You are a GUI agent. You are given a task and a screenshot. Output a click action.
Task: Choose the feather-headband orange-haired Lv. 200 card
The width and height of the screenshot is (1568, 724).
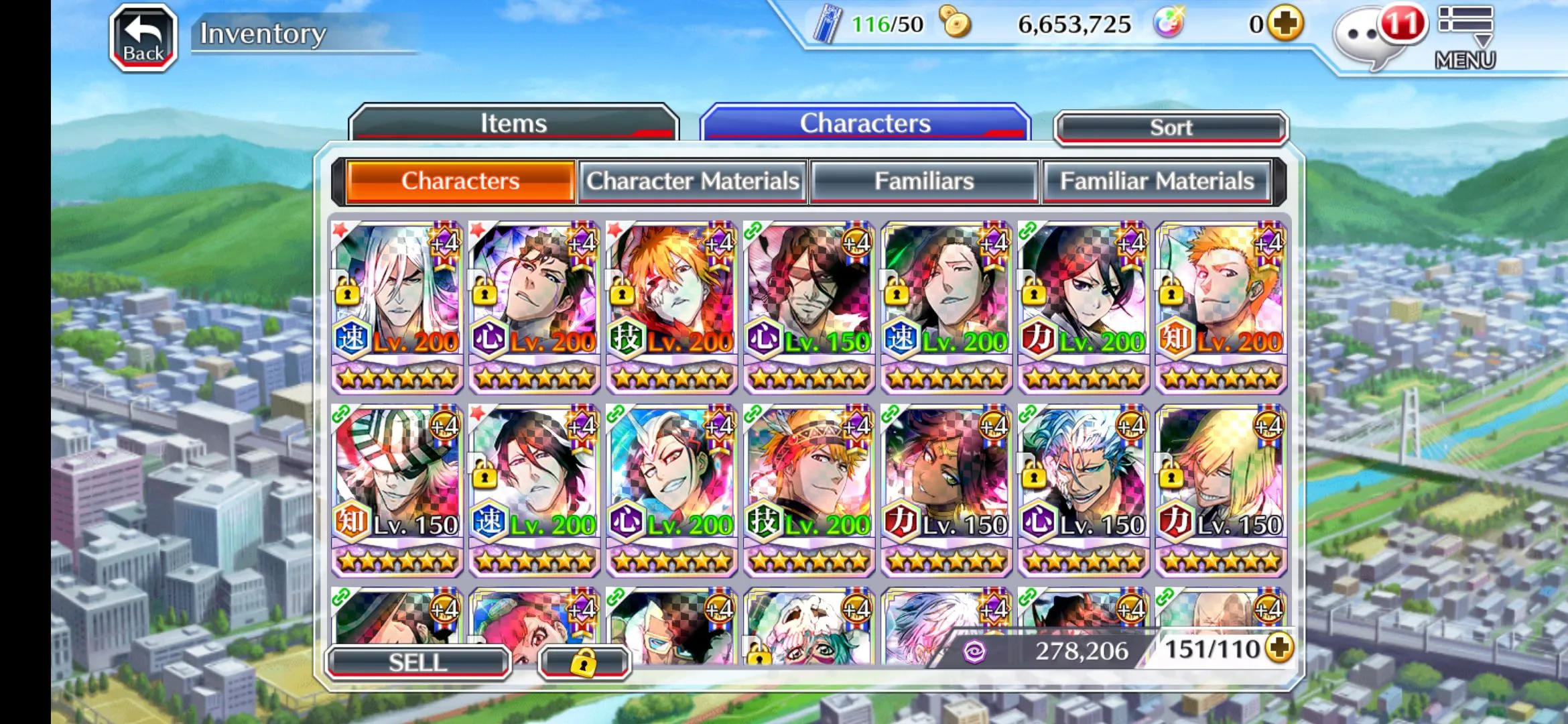tap(809, 489)
